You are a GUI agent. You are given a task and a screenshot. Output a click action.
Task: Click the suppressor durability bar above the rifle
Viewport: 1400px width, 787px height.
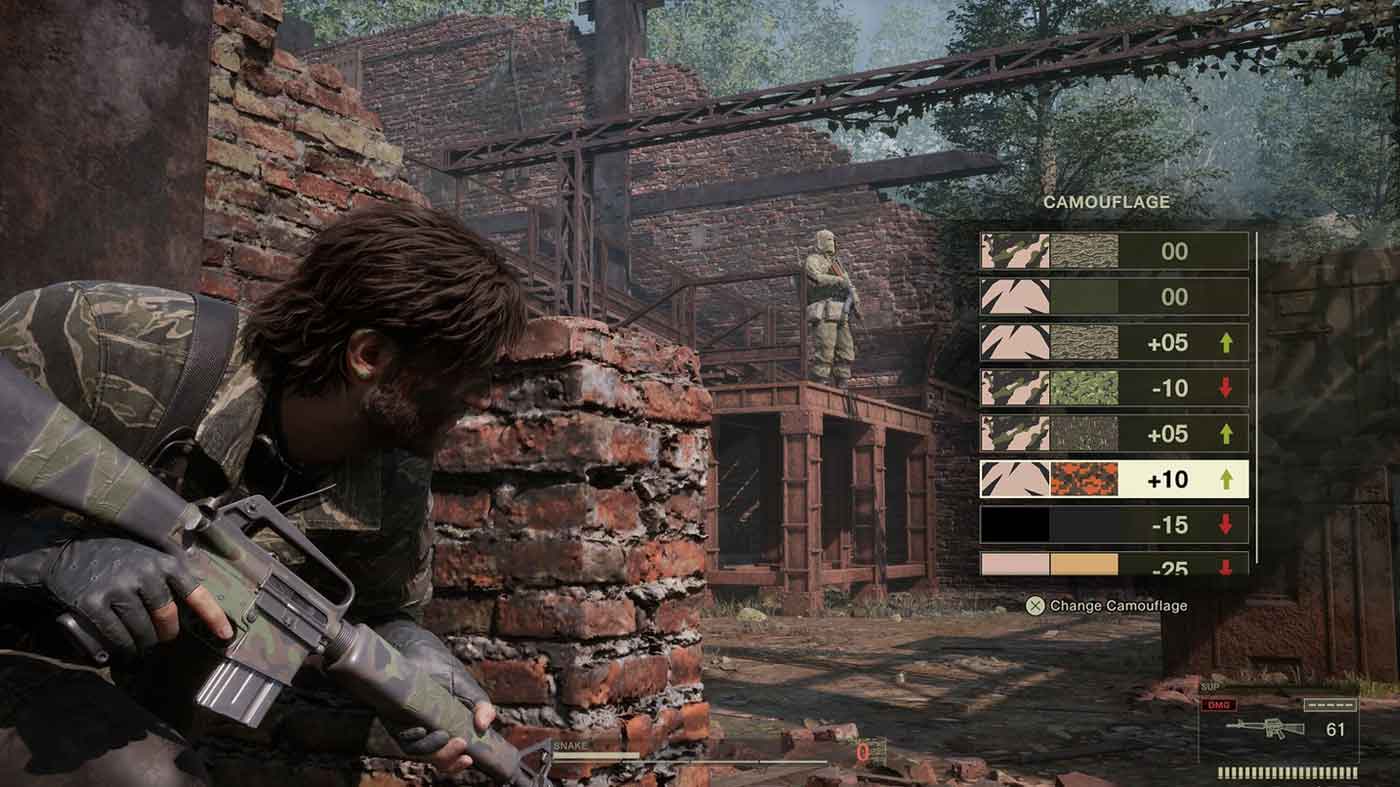click(x=1330, y=705)
